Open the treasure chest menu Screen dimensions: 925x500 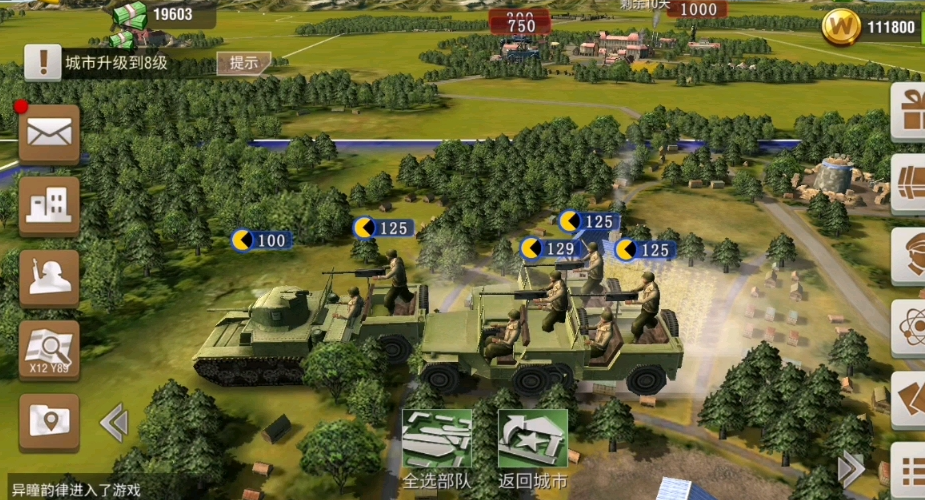coord(908,183)
